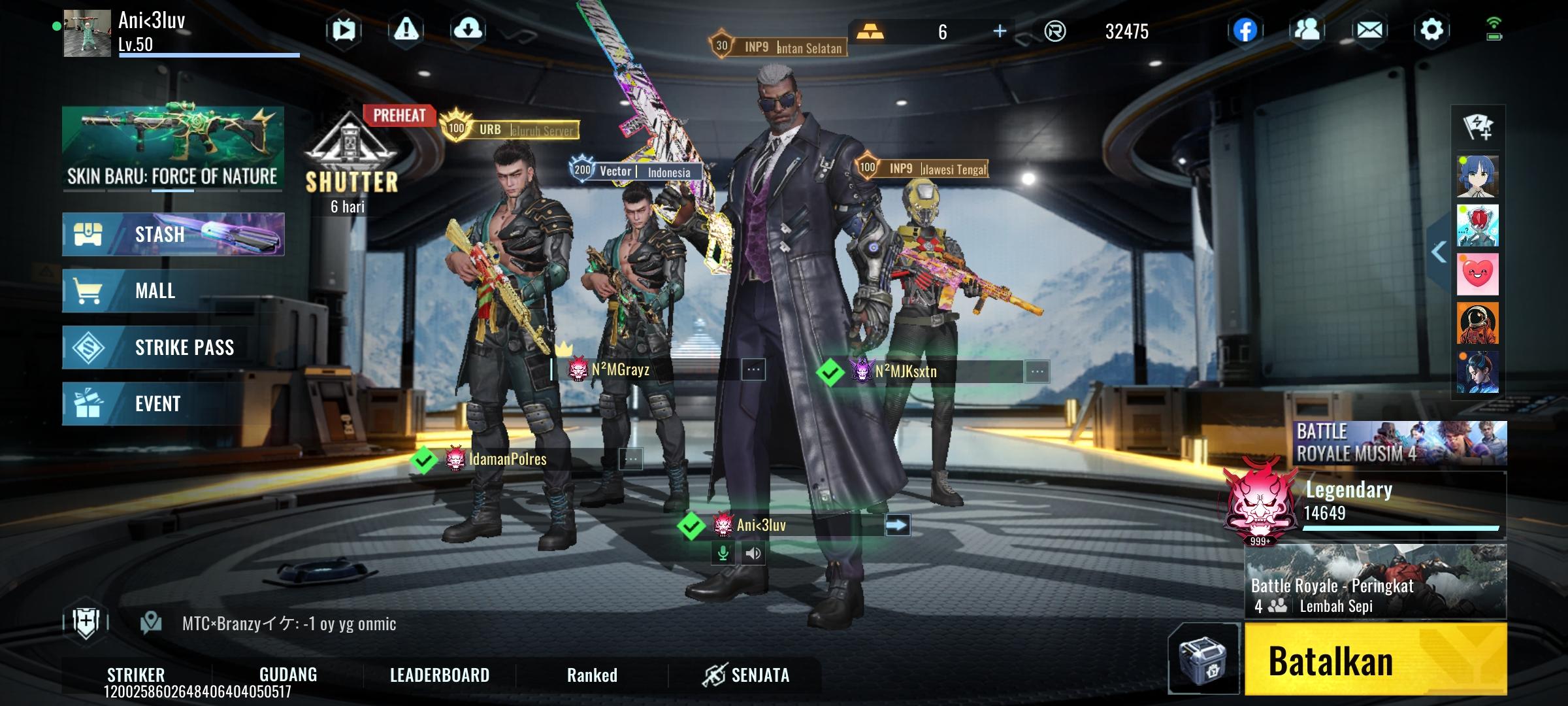Change the Battle Royale Peringkat mode
Image resolution: width=1568 pixels, height=706 pixels.
coord(1375,582)
